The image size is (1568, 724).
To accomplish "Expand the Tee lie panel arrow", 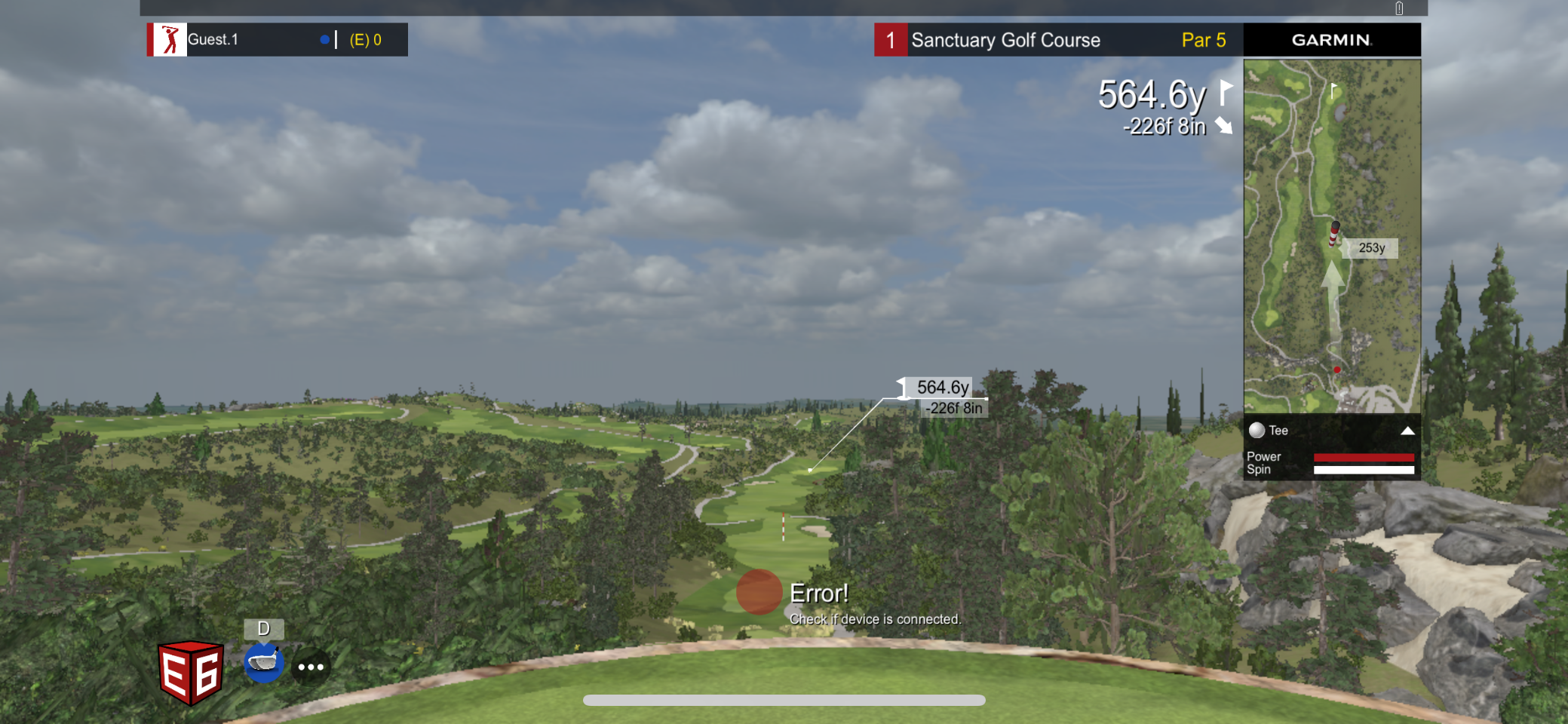I will pyautogui.click(x=1407, y=431).
